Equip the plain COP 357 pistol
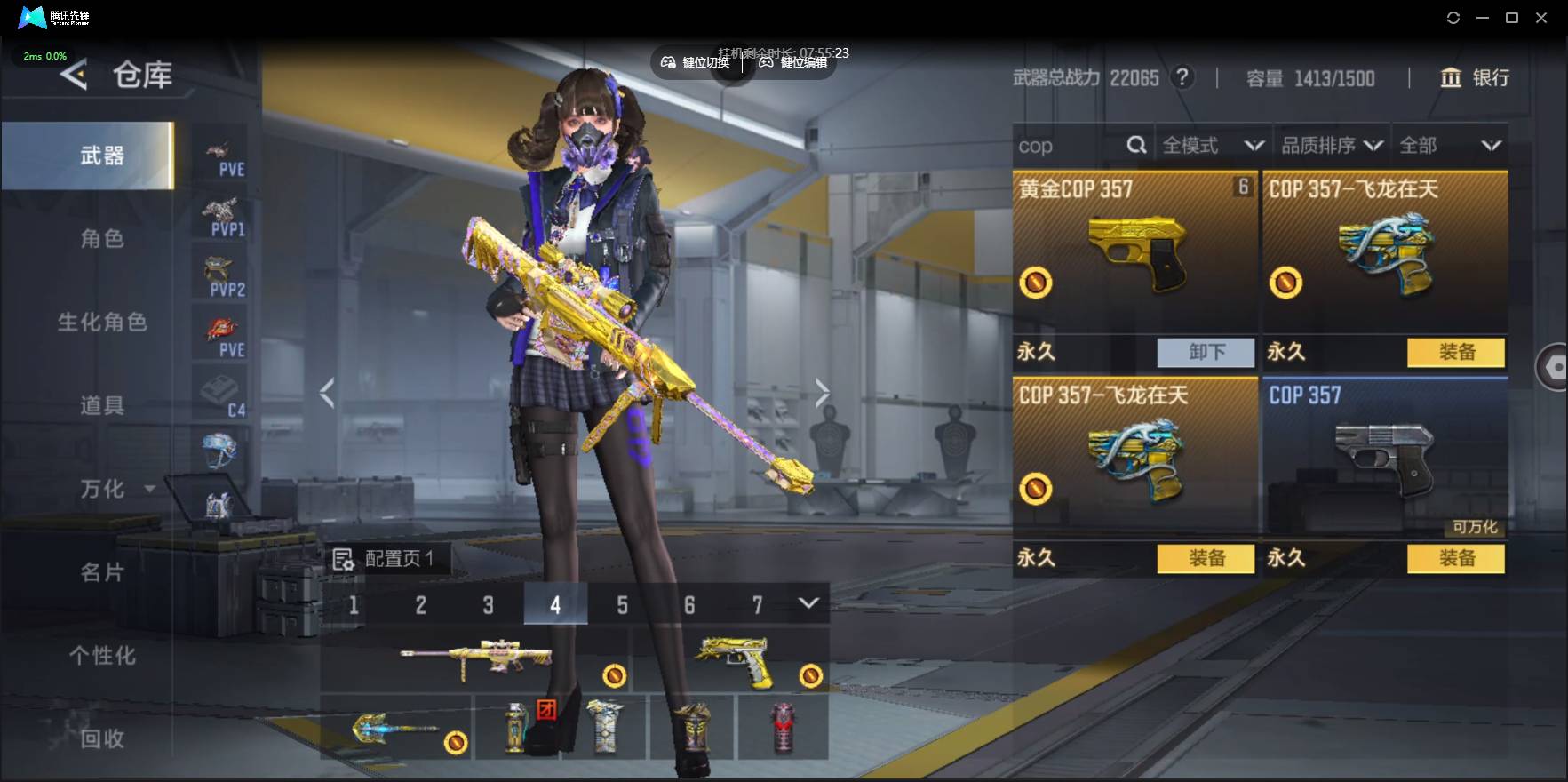This screenshot has width=1568, height=782. [1456, 558]
